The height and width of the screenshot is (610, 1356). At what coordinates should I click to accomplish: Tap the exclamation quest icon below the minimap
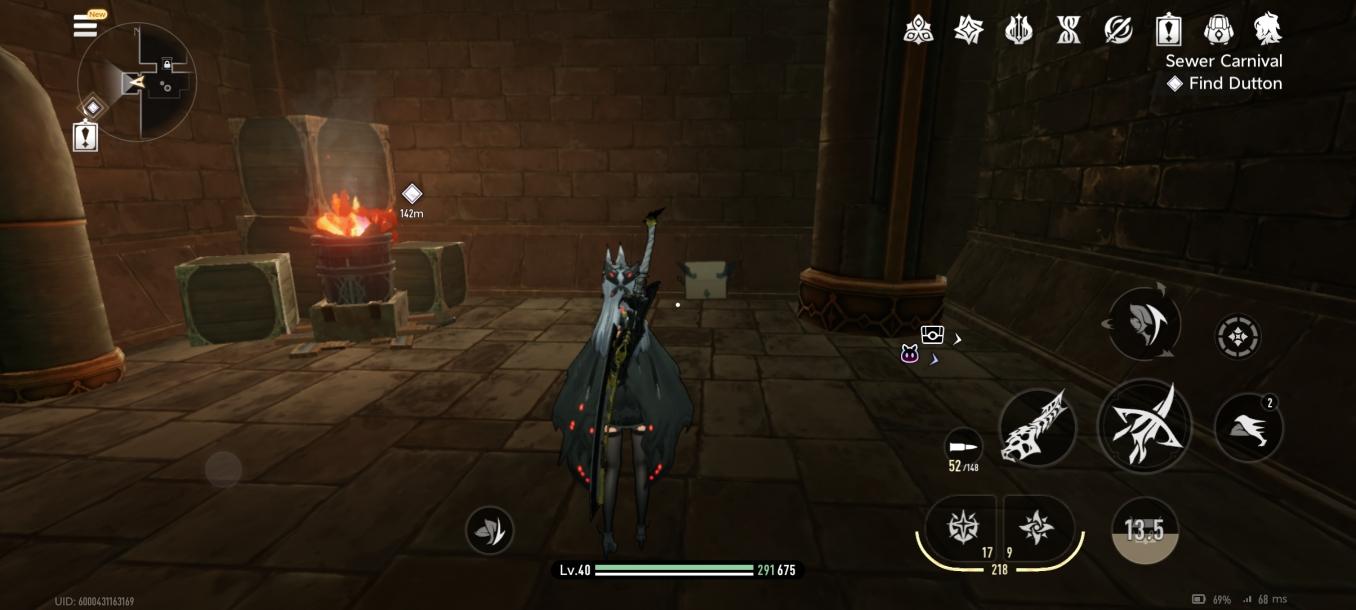coord(86,136)
